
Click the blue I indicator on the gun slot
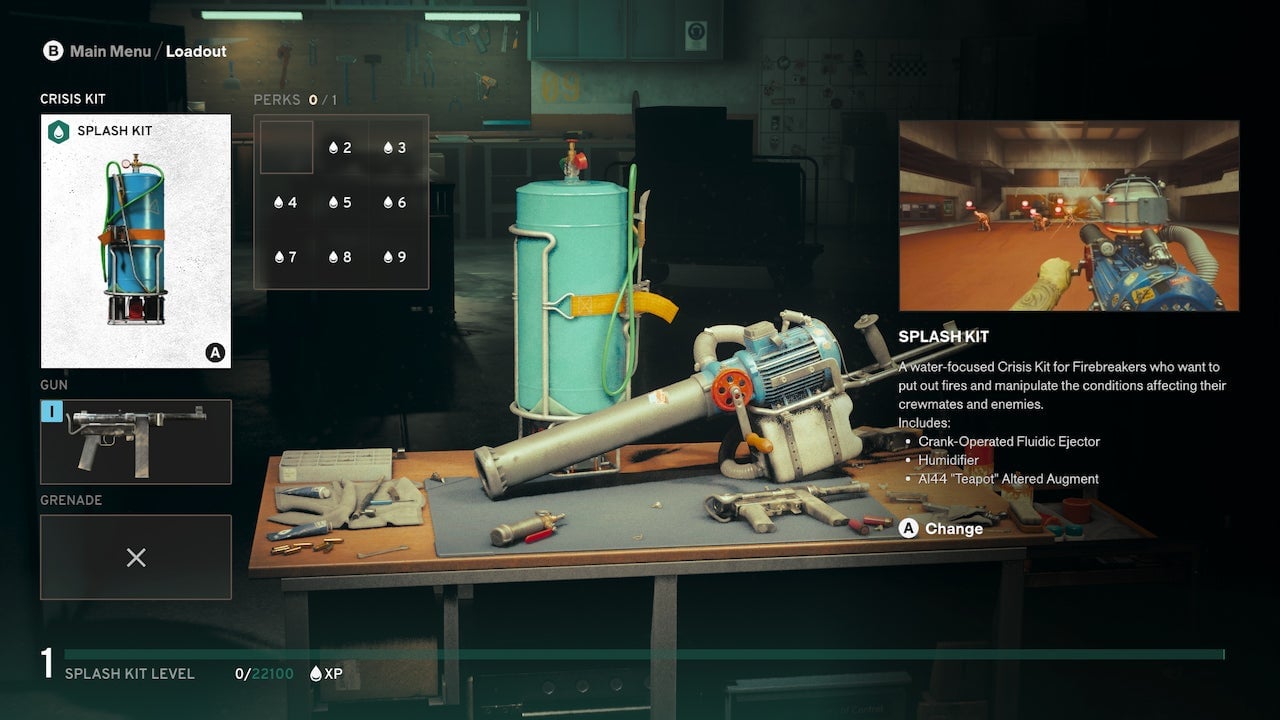[x=52, y=410]
